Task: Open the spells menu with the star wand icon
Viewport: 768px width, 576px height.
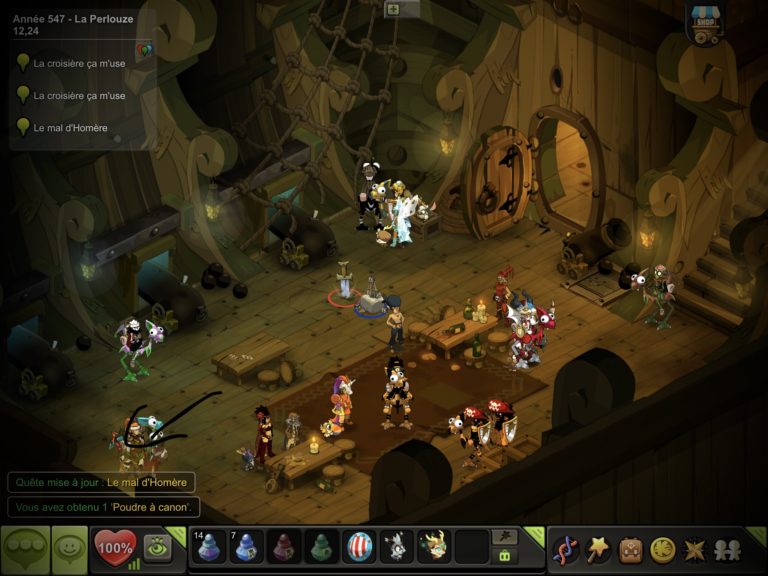Action: (598, 549)
